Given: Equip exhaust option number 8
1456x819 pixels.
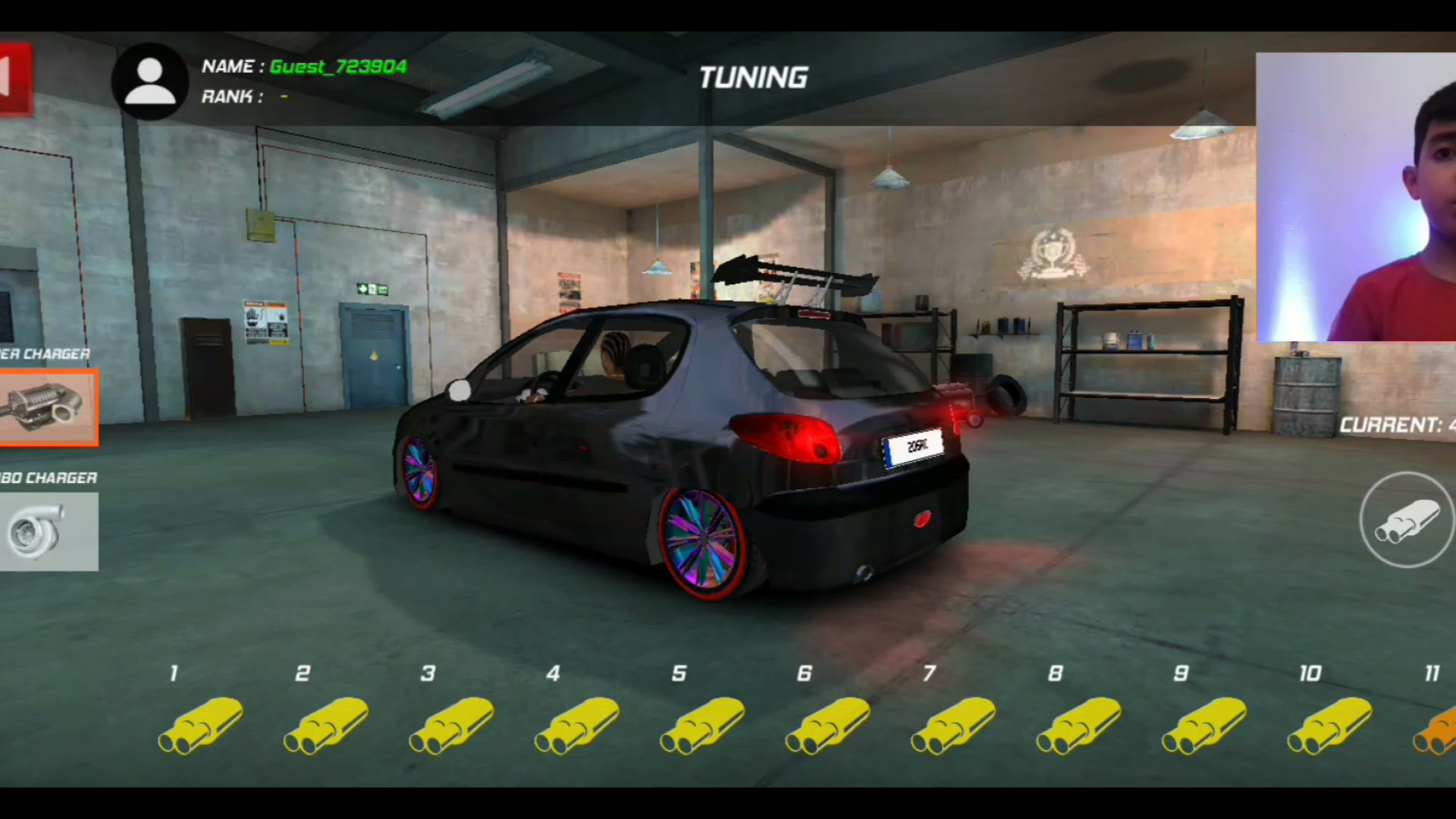Looking at the screenshot, I should point(1079,725).
